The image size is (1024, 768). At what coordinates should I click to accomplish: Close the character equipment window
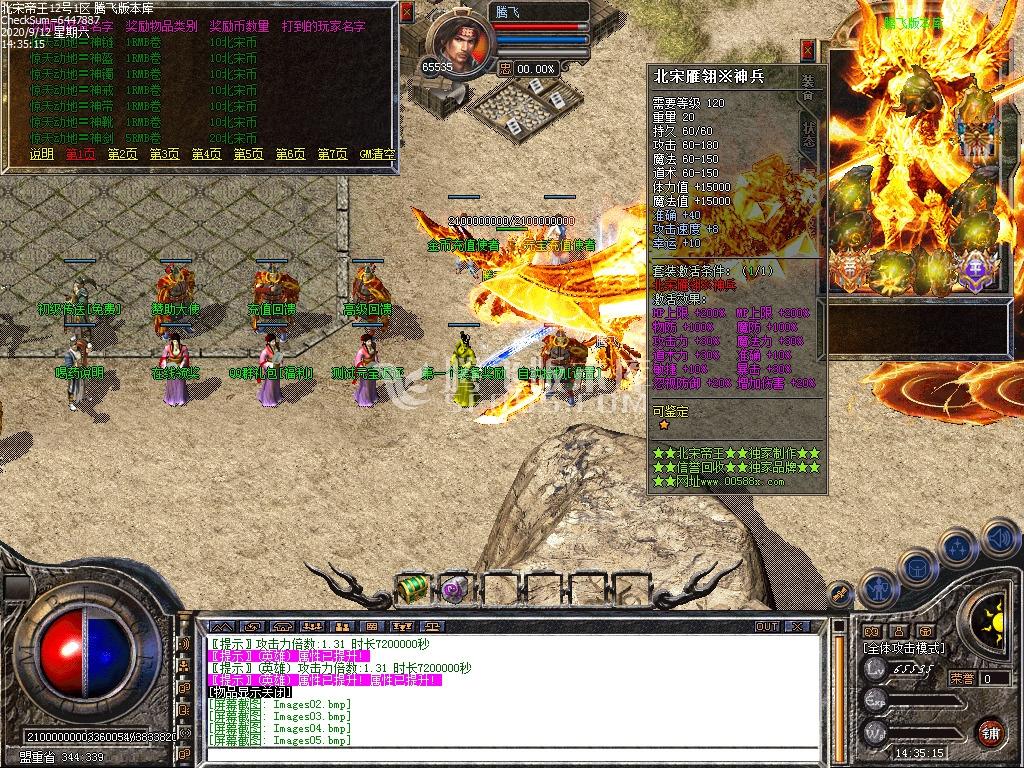click(808, 51)
